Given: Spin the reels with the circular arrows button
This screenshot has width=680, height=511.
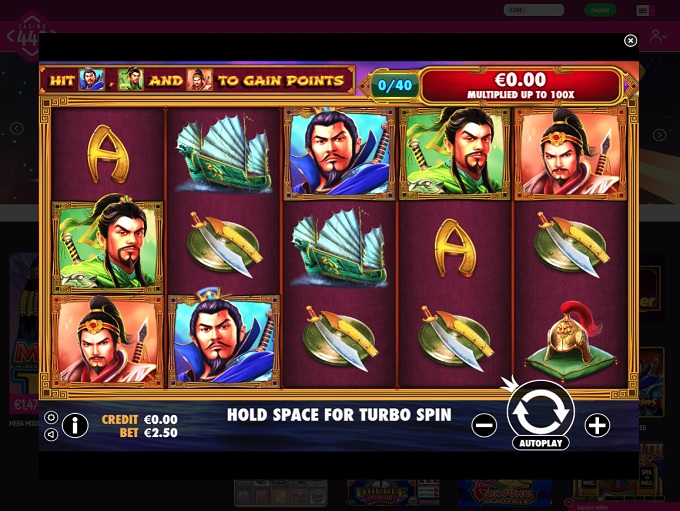Looking at the screenshot, I should (x=541, y=409).
